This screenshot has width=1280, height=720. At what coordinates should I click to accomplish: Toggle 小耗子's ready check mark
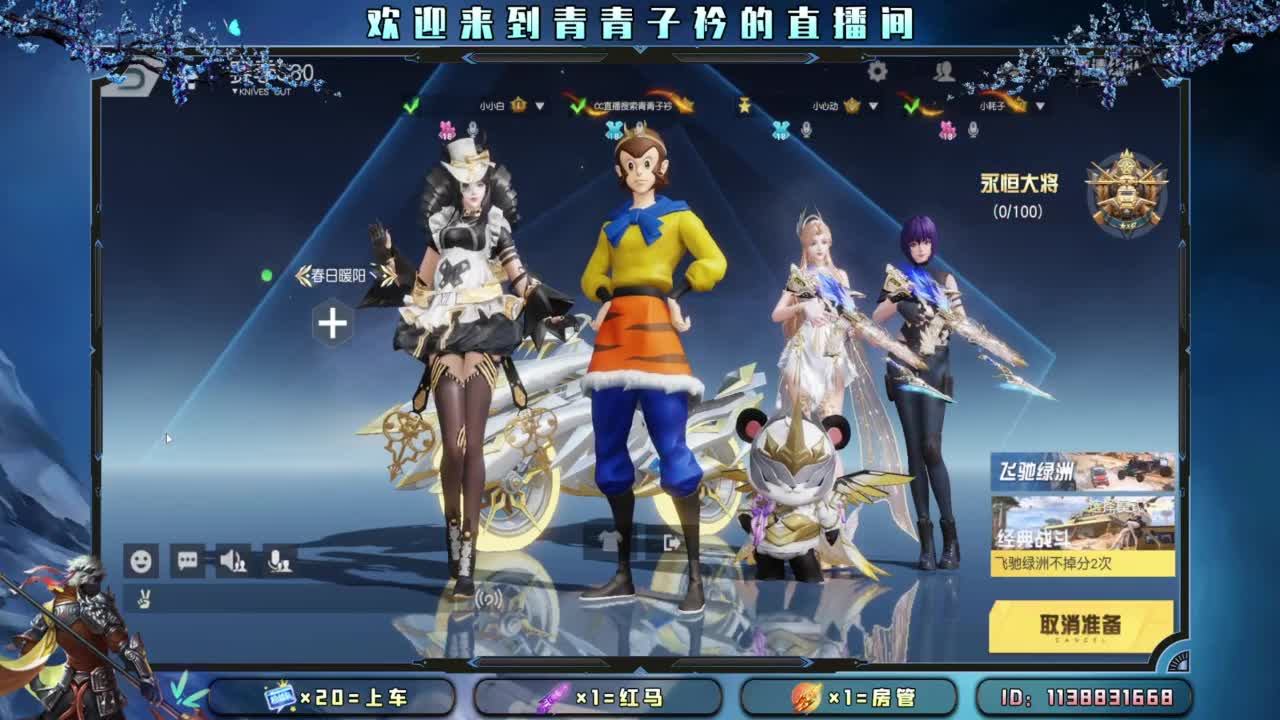tap(911, 106)
